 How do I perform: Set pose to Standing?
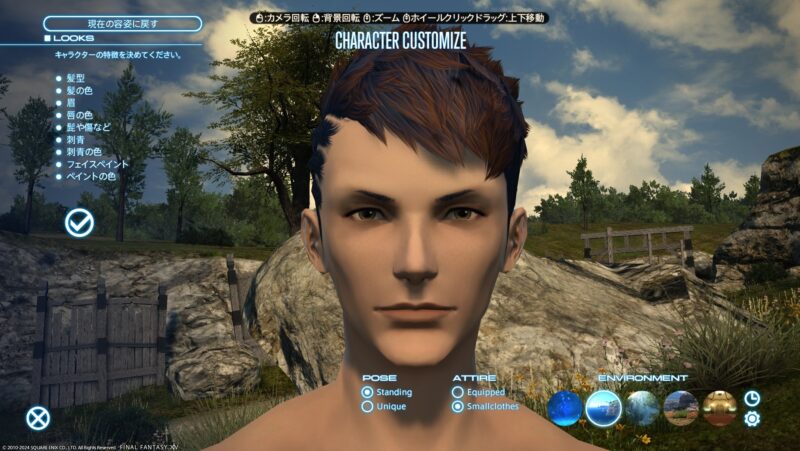pyautogui.click(x=368, y=393)
